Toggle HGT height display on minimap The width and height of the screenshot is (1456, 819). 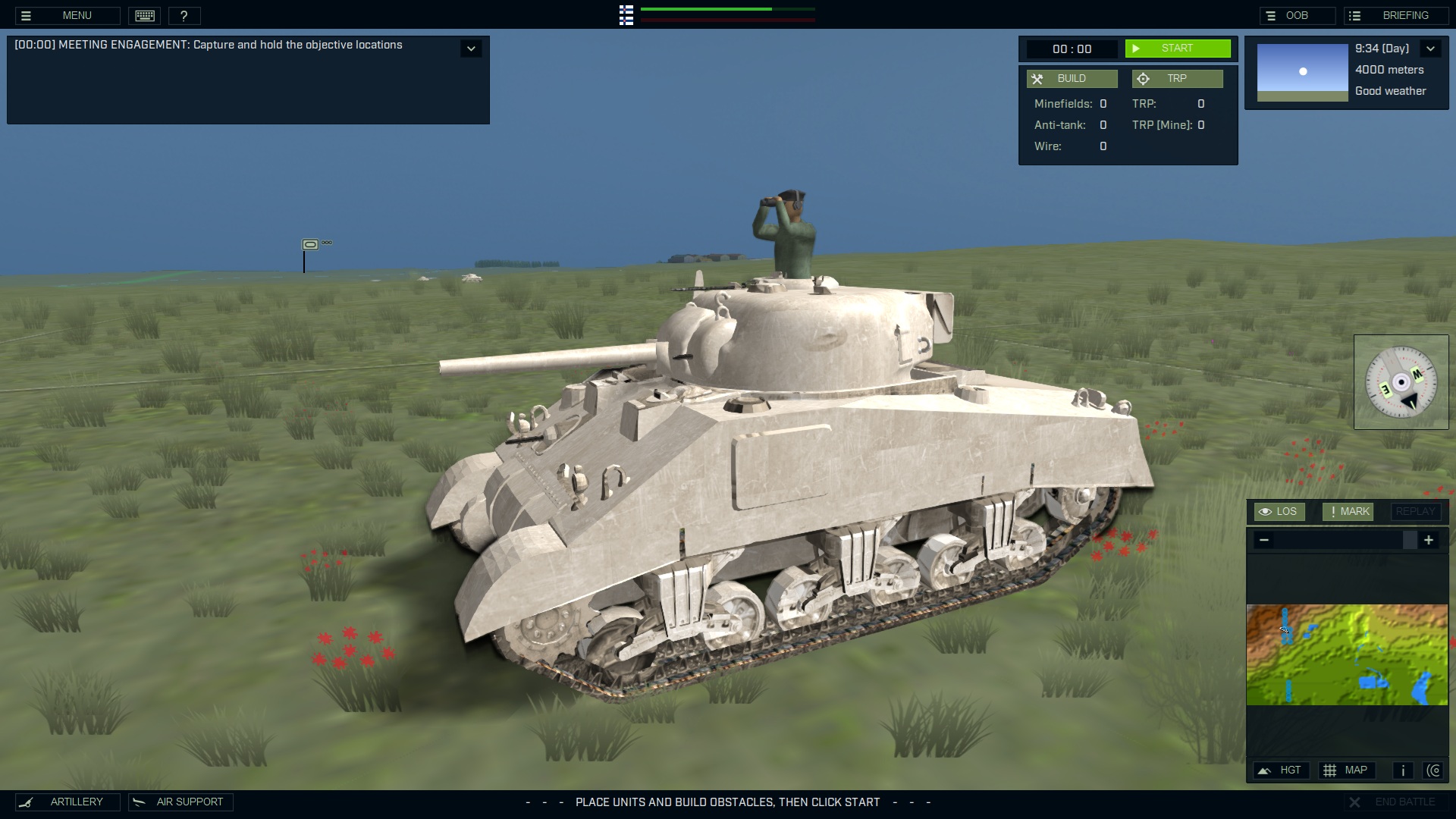tap(1282, 770)
